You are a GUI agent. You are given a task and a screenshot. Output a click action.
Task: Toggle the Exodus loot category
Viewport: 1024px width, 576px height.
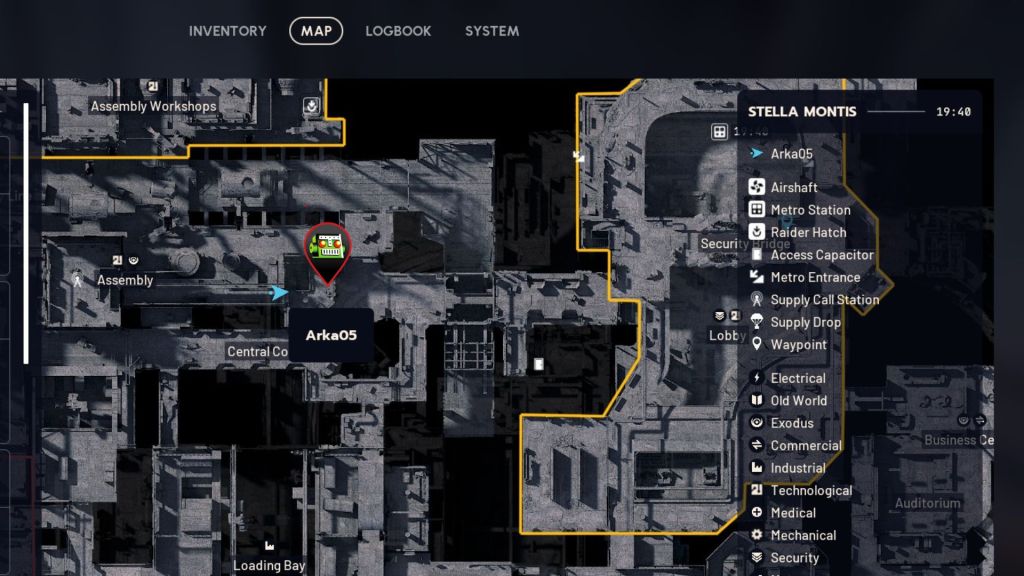[x=792, y=424]
